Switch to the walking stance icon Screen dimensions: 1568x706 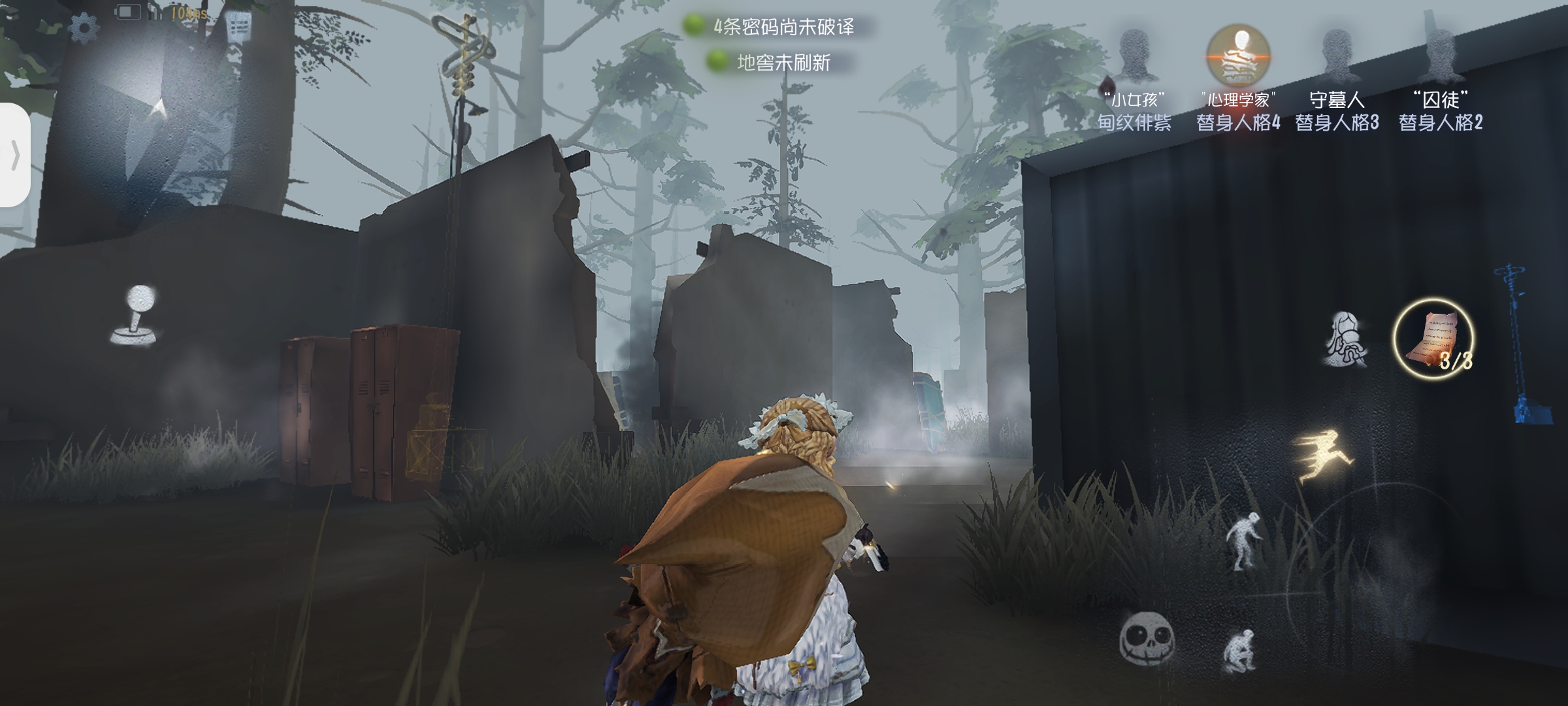pos(1243,542)
